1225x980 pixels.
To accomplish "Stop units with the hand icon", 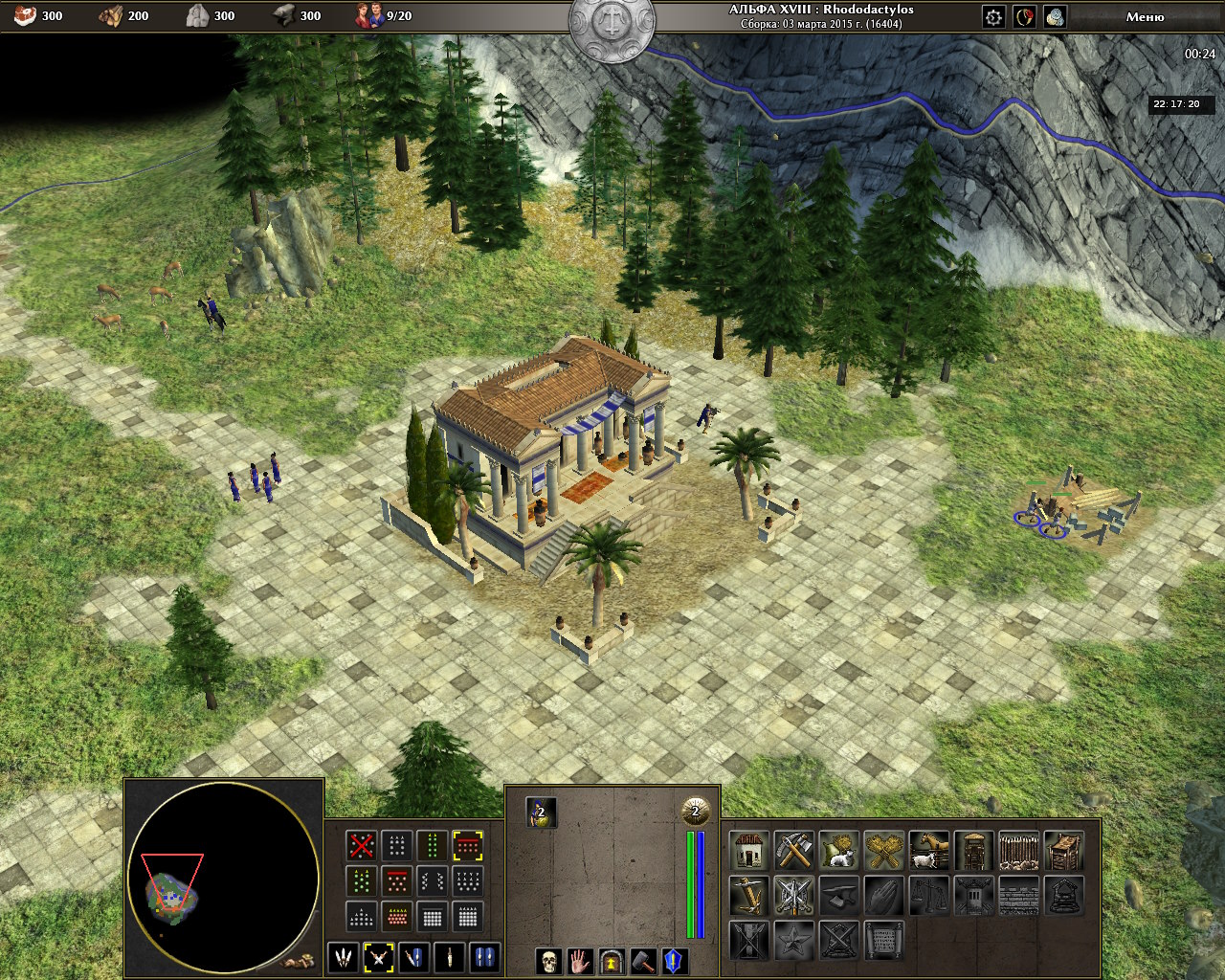I will [x=580, y=961].
